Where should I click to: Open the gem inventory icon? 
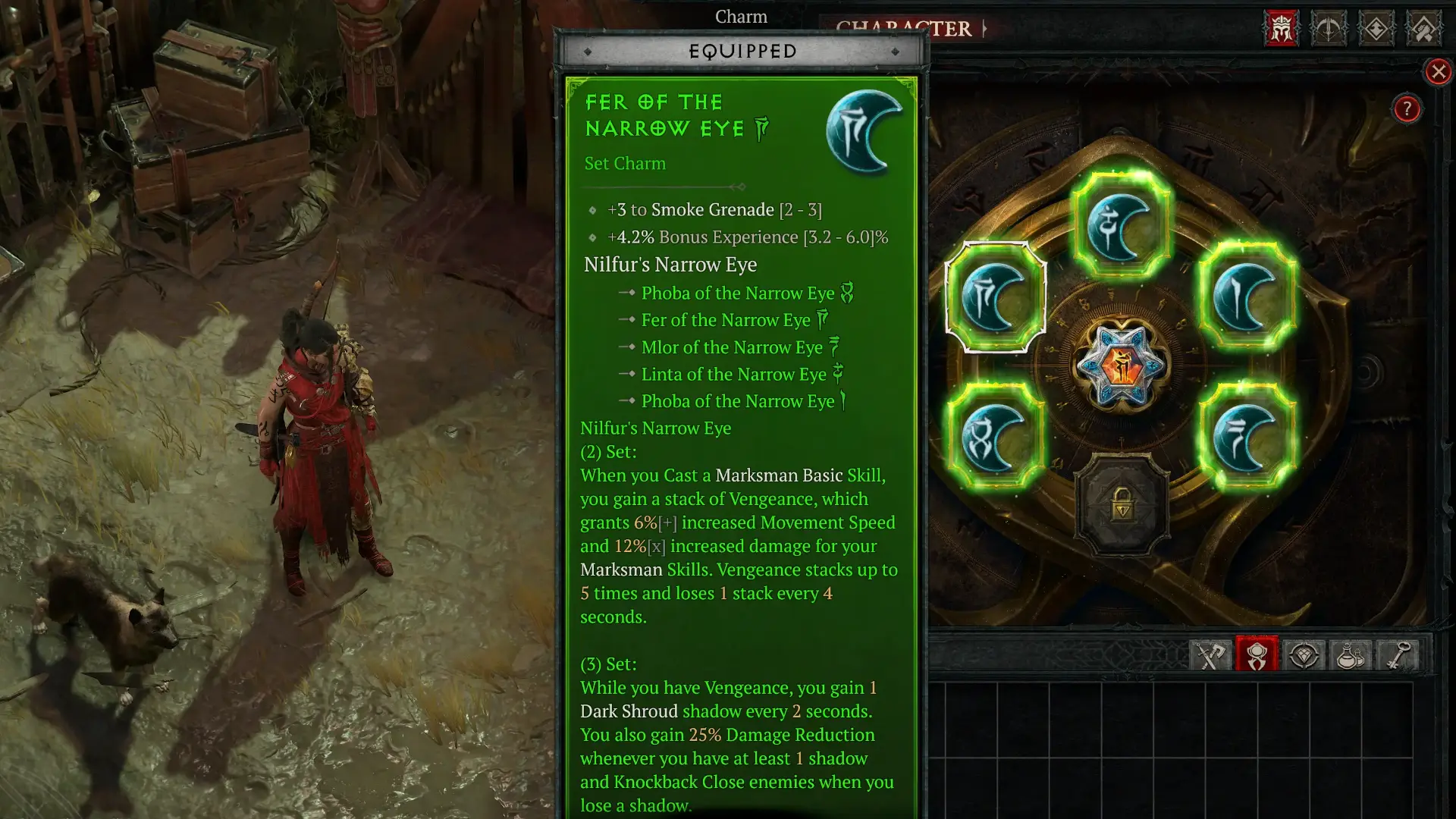pyautogui.click(x=1305, y=655)
